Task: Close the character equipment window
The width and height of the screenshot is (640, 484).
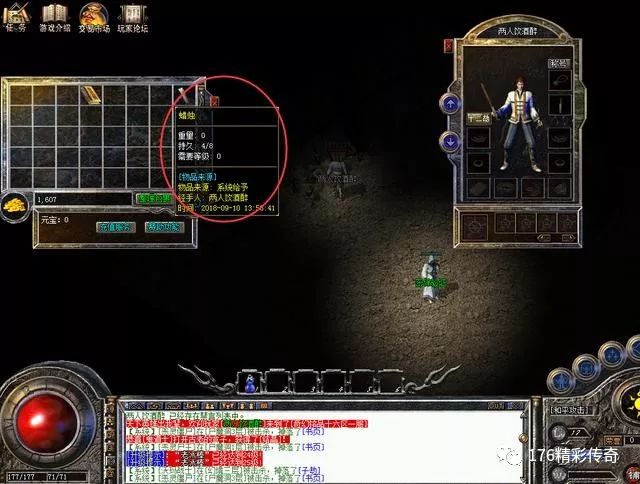Action: point(448,45)
